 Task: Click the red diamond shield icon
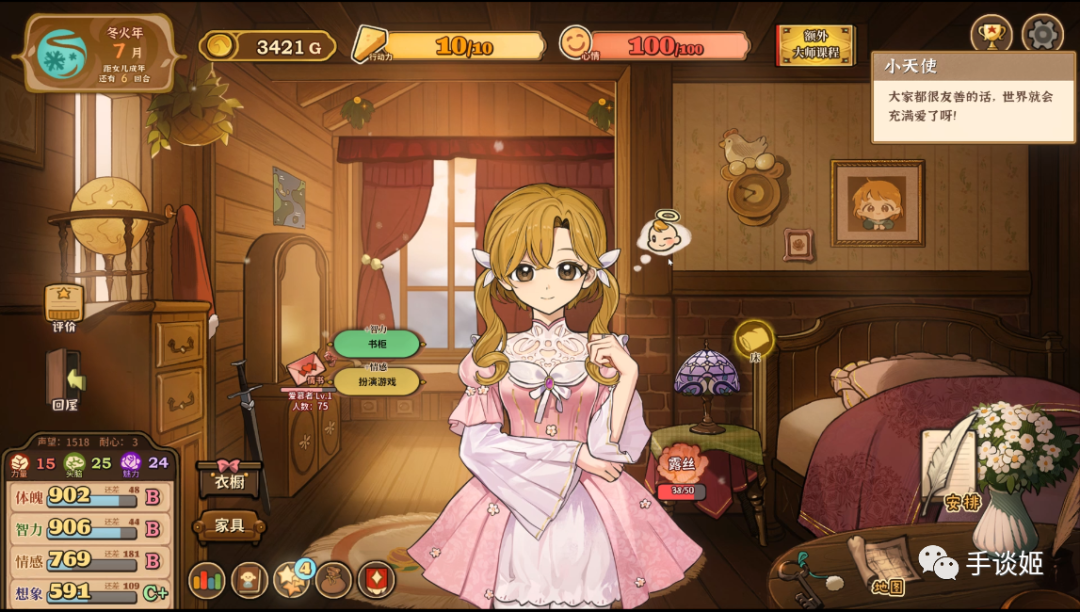(x=377, y=579)
